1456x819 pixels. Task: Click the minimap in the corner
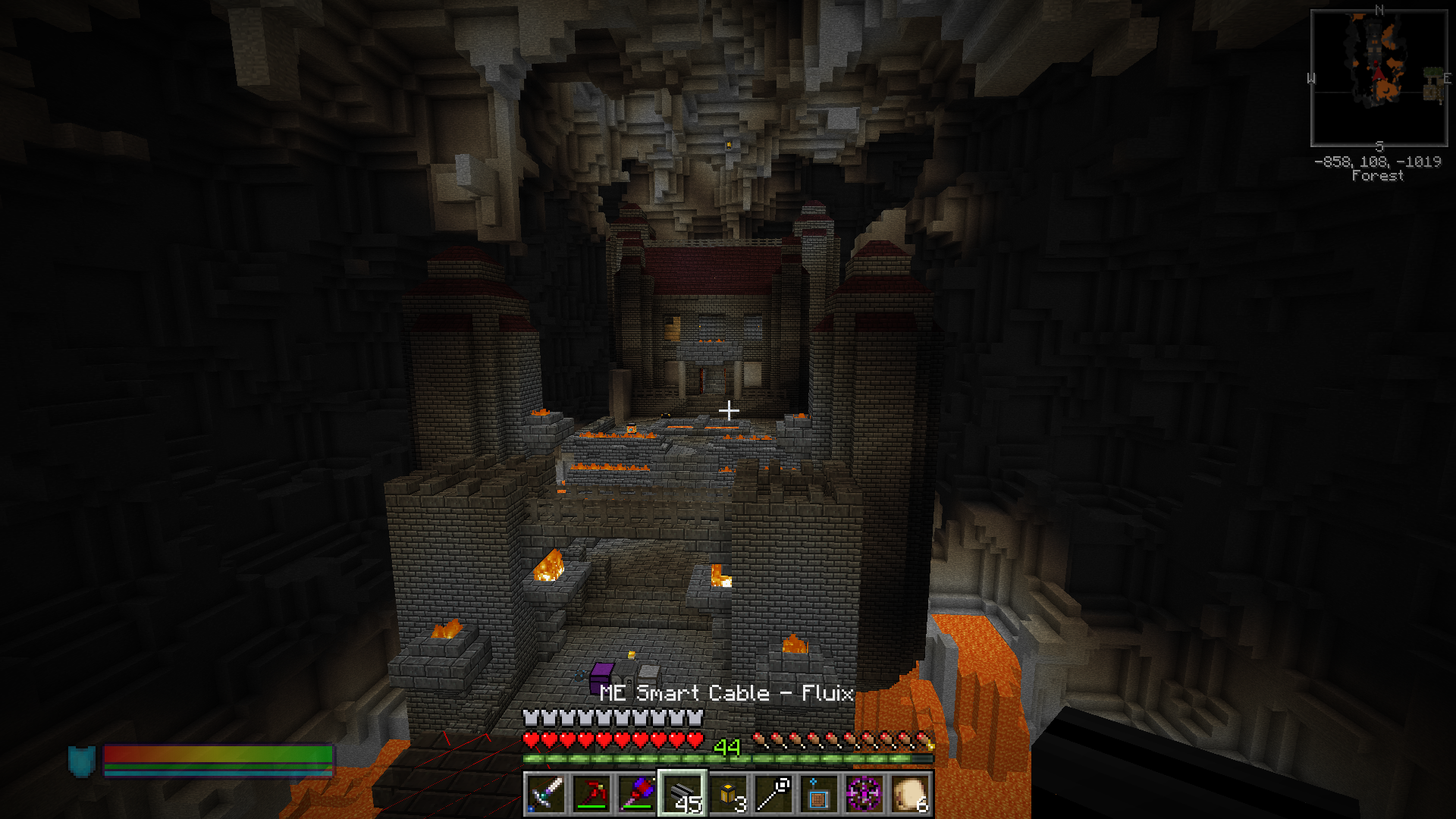point(1379,78)
